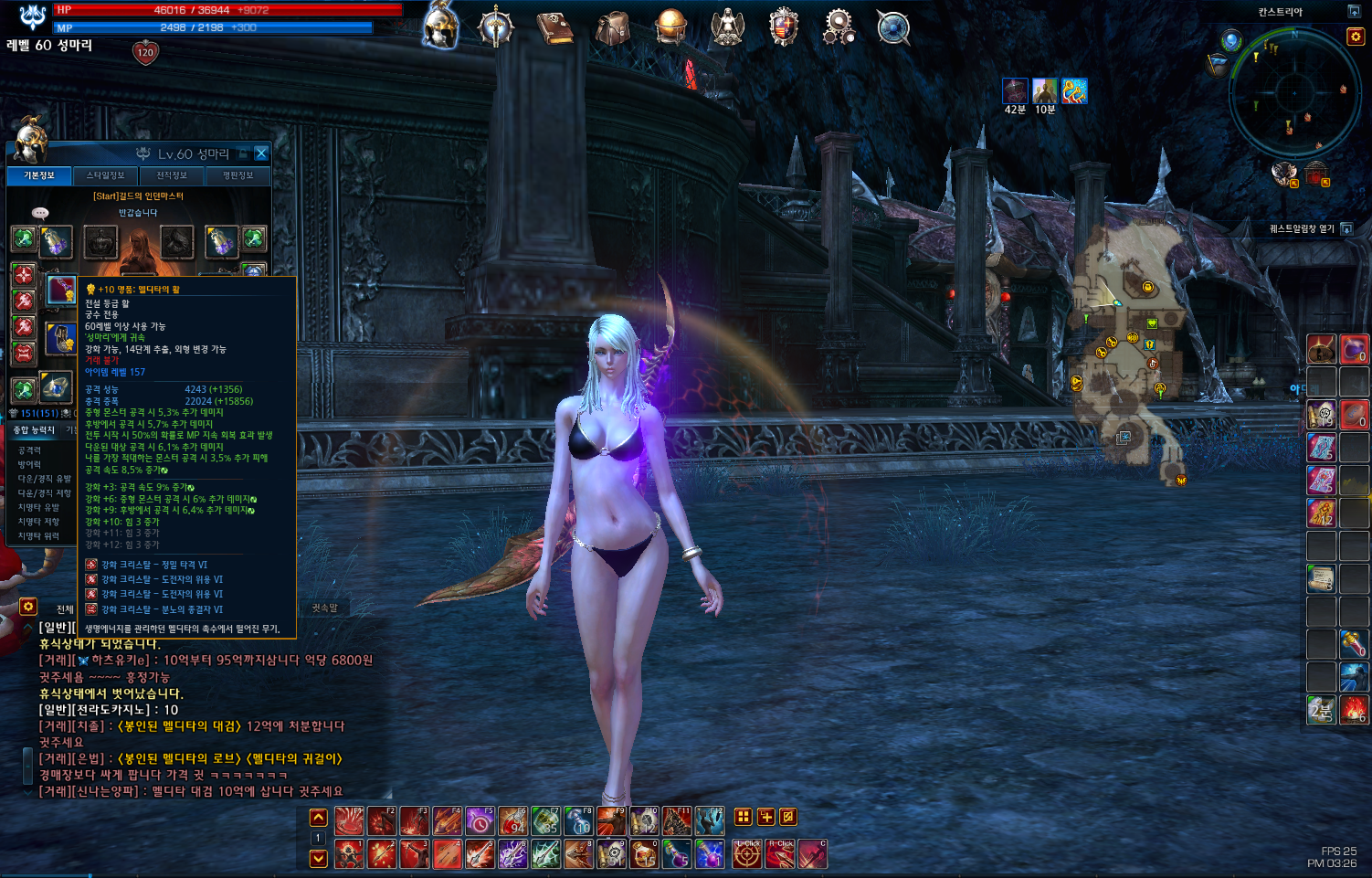Open chat settings with the gear icon
Viewport: 1372px width, 878px height.
[x=28, y=607]
